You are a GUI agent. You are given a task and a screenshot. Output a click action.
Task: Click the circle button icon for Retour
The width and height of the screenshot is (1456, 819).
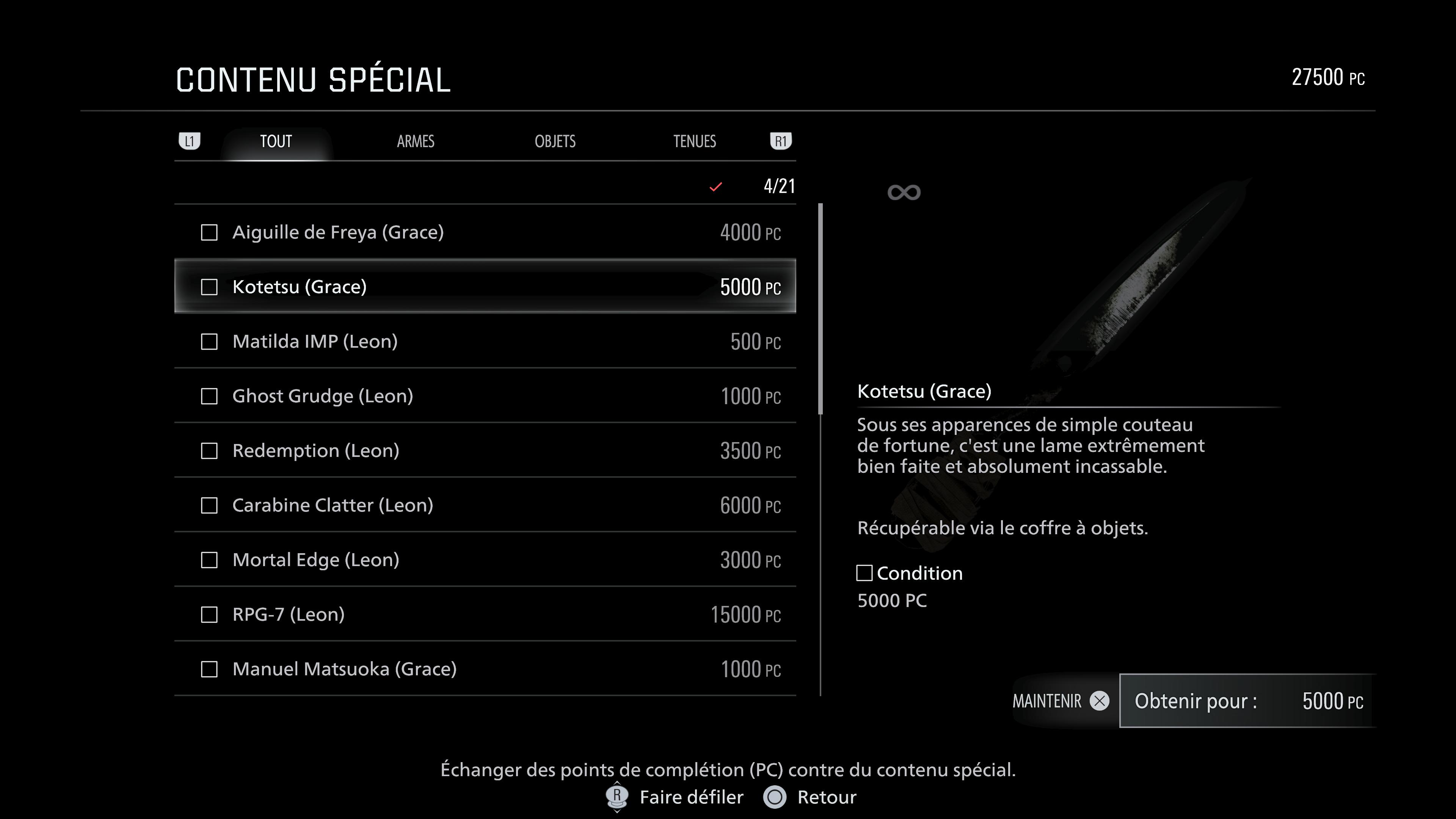click(774, 797)
